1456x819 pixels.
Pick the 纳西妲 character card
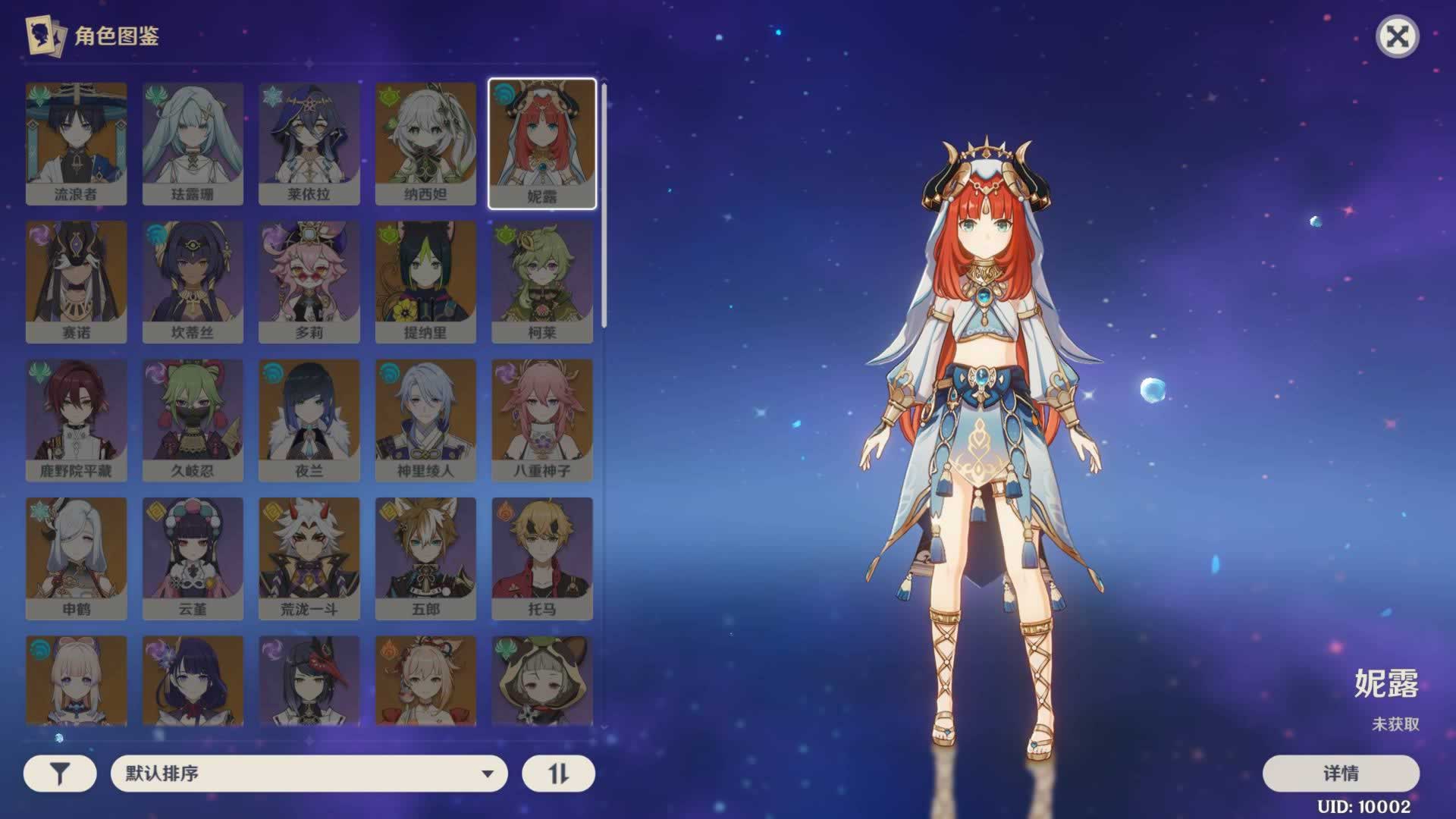tap(425, 143)
